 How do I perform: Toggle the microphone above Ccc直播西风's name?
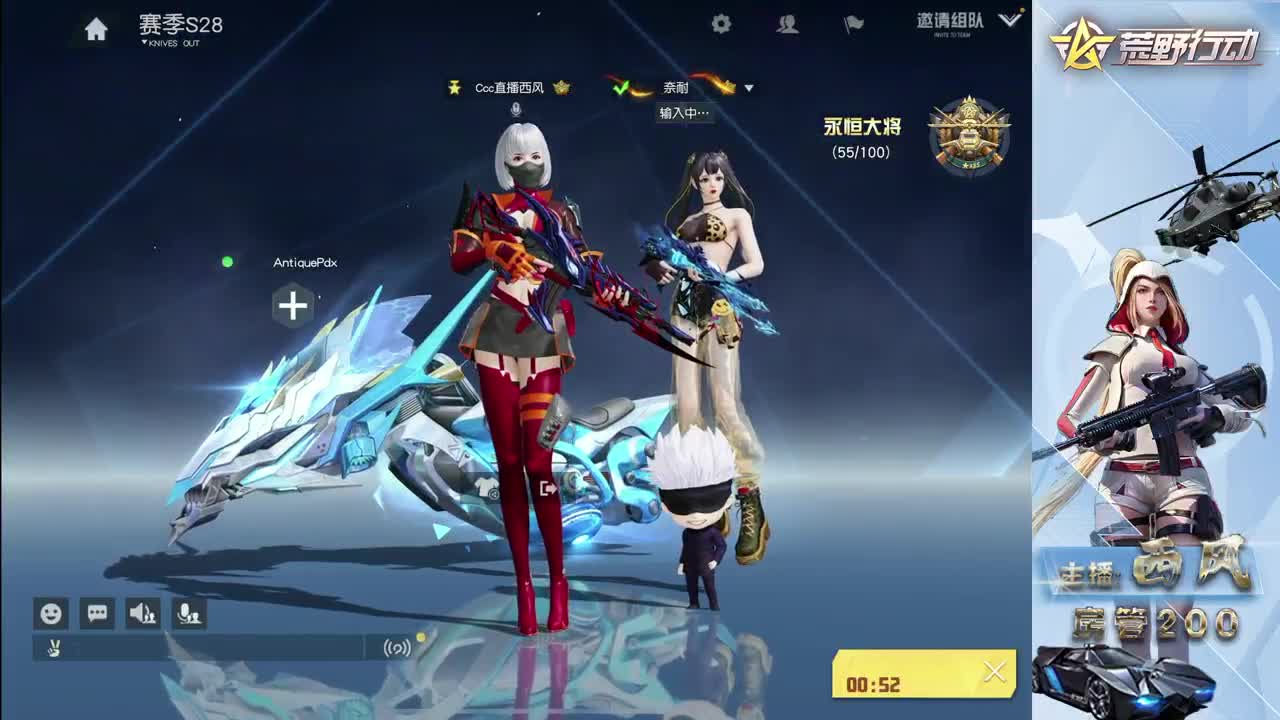pos(515,110)
